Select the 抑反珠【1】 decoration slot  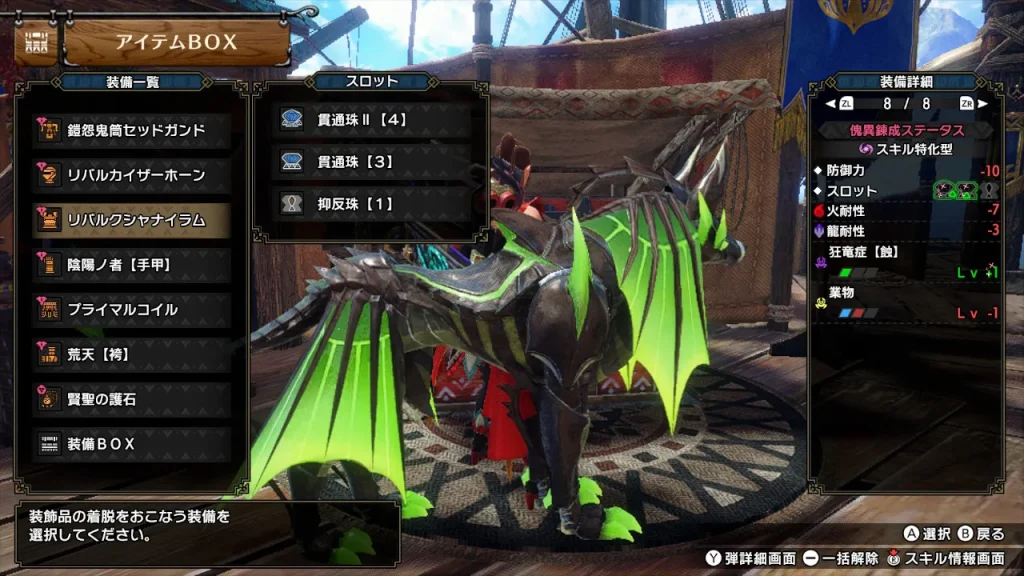point(371,204)
